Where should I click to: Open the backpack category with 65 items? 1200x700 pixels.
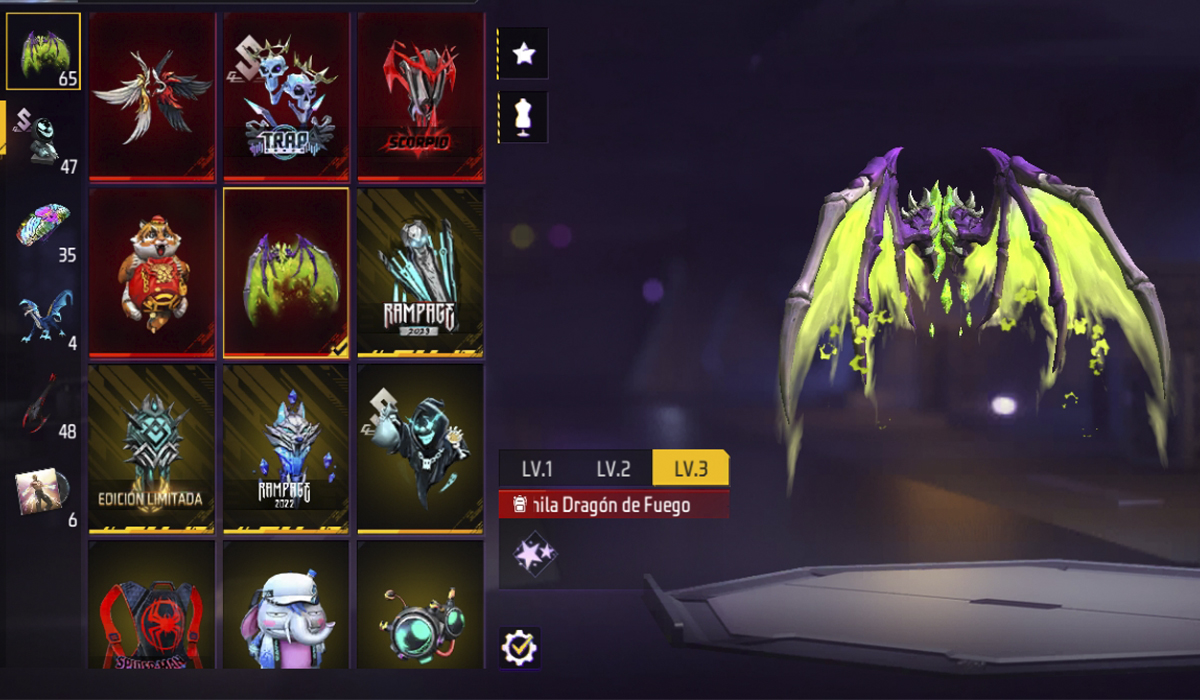coord(43,51)
